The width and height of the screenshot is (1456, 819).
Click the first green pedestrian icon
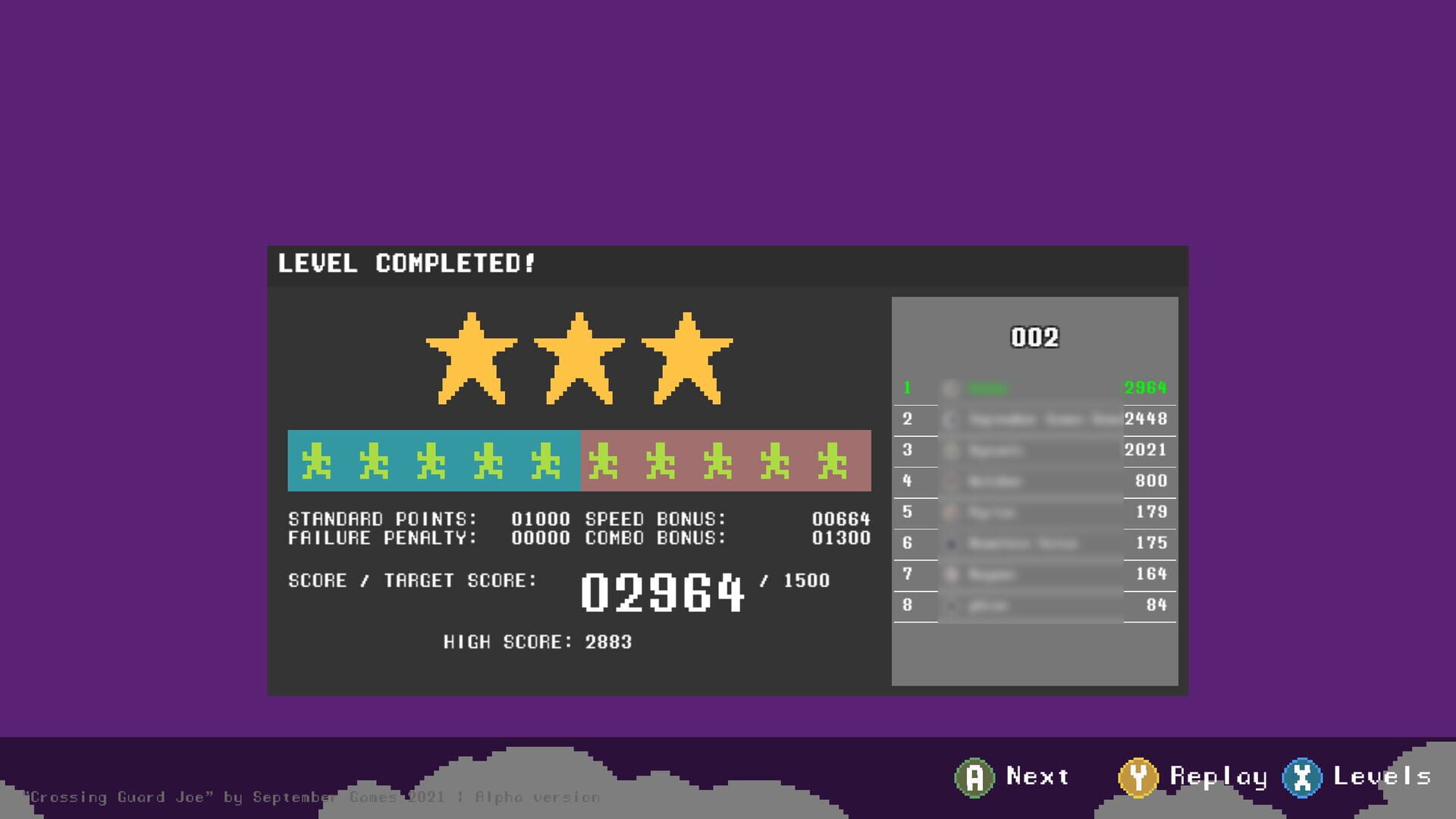(x=316, y=461)
